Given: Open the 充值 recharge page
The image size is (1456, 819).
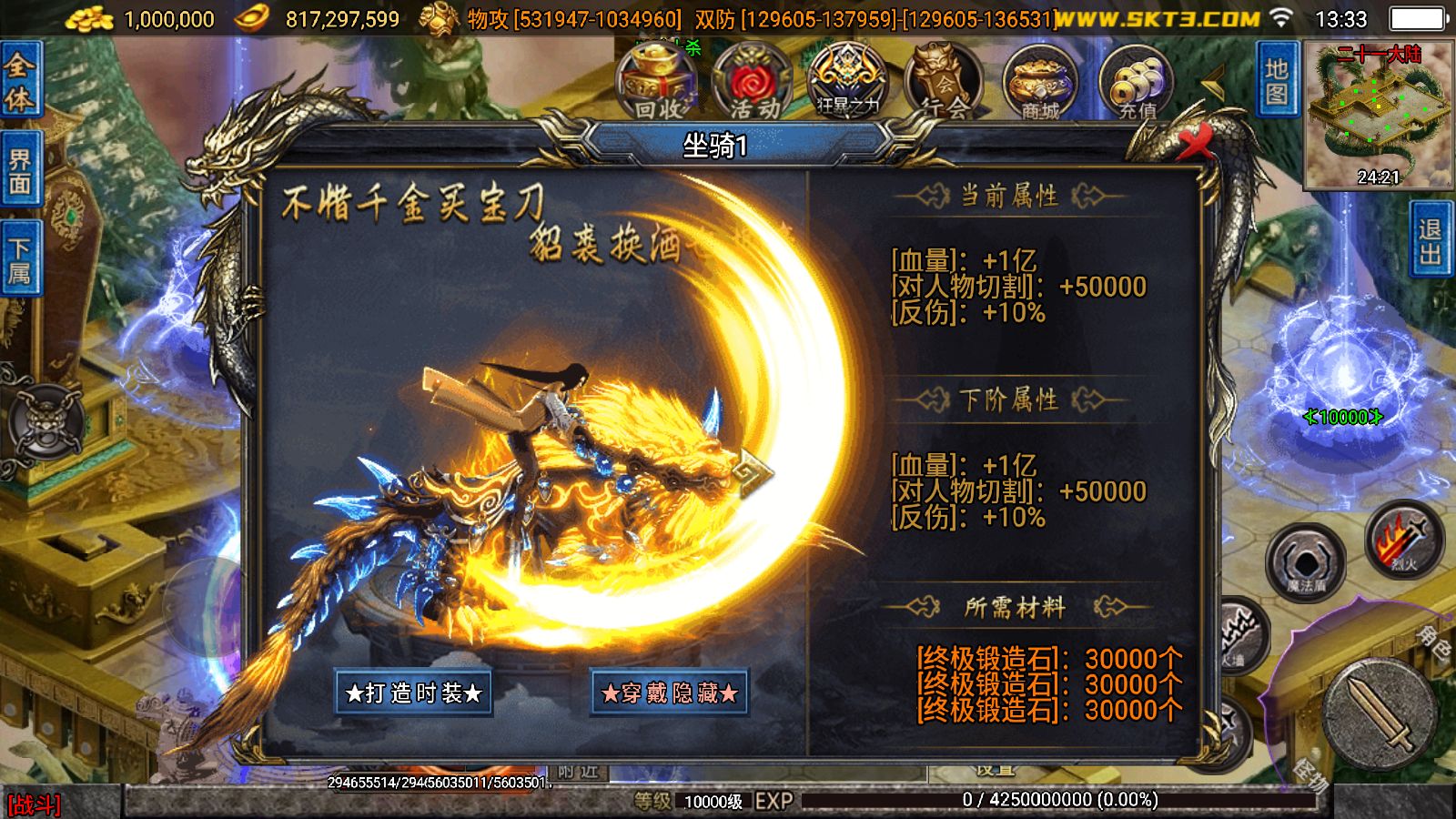Looking at the screenshot, I should [1137, 82].
